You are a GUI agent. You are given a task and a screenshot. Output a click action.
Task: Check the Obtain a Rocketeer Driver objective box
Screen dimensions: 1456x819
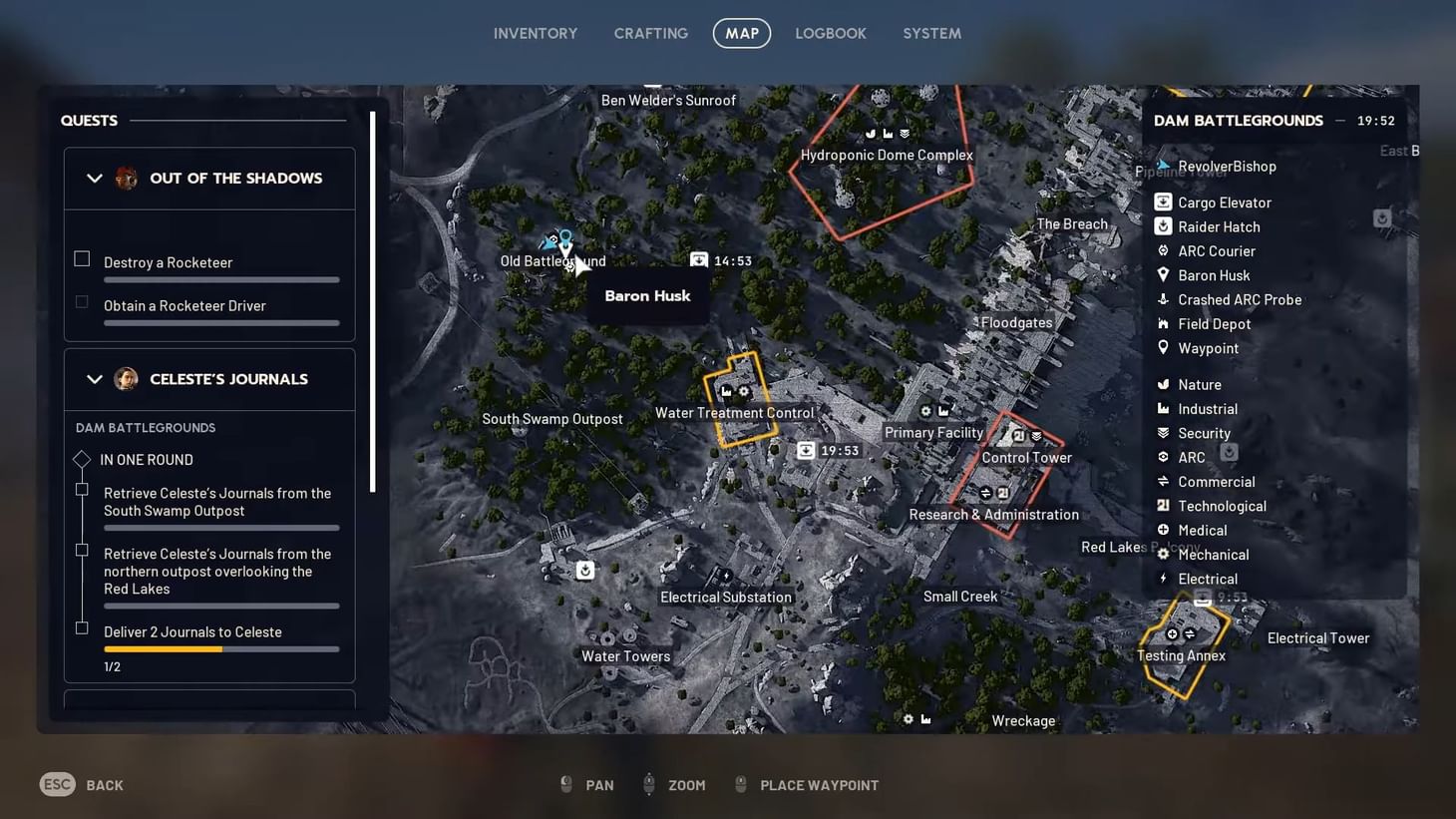81,300
